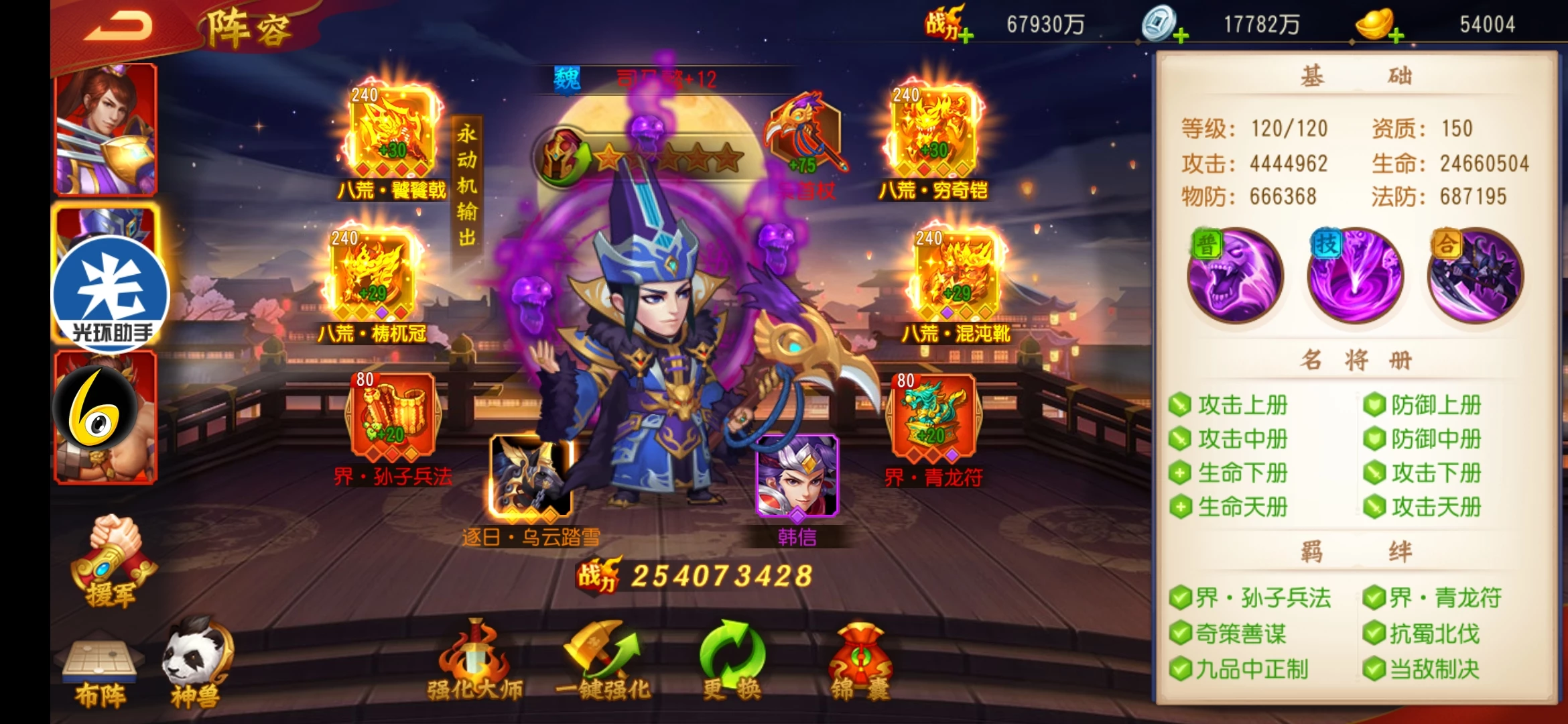1568x724 pixels.
Task: View the 技 purple vortex skill
Action: [1355, 276]
